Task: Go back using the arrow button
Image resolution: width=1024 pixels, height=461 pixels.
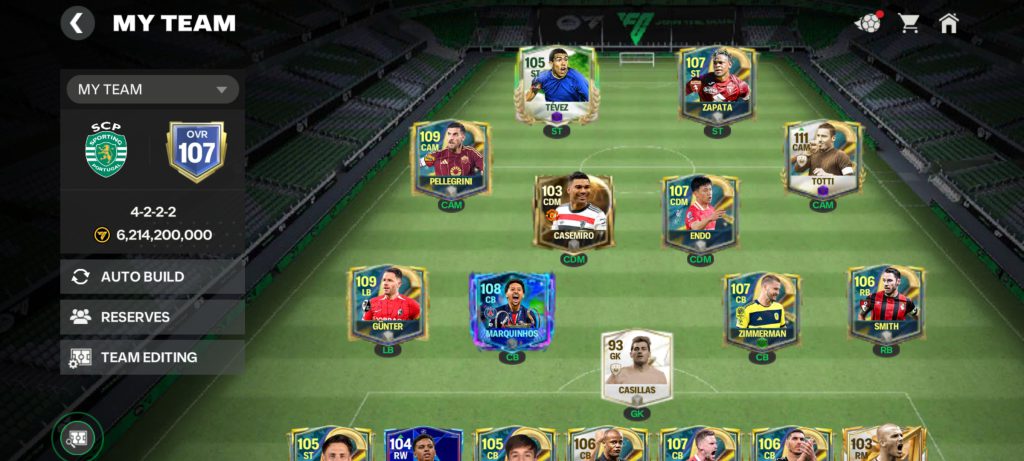Action: click(x=77, y=23)
